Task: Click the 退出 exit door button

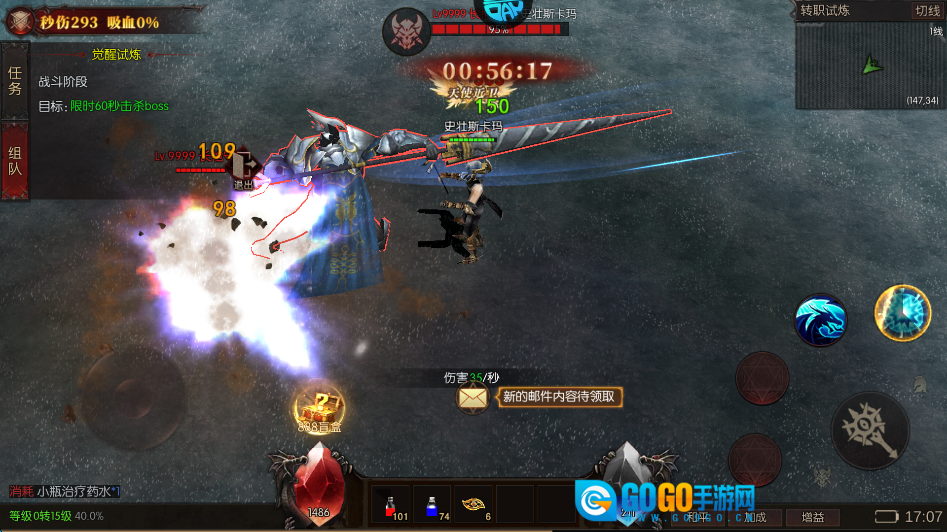Action: pos(243,168)
